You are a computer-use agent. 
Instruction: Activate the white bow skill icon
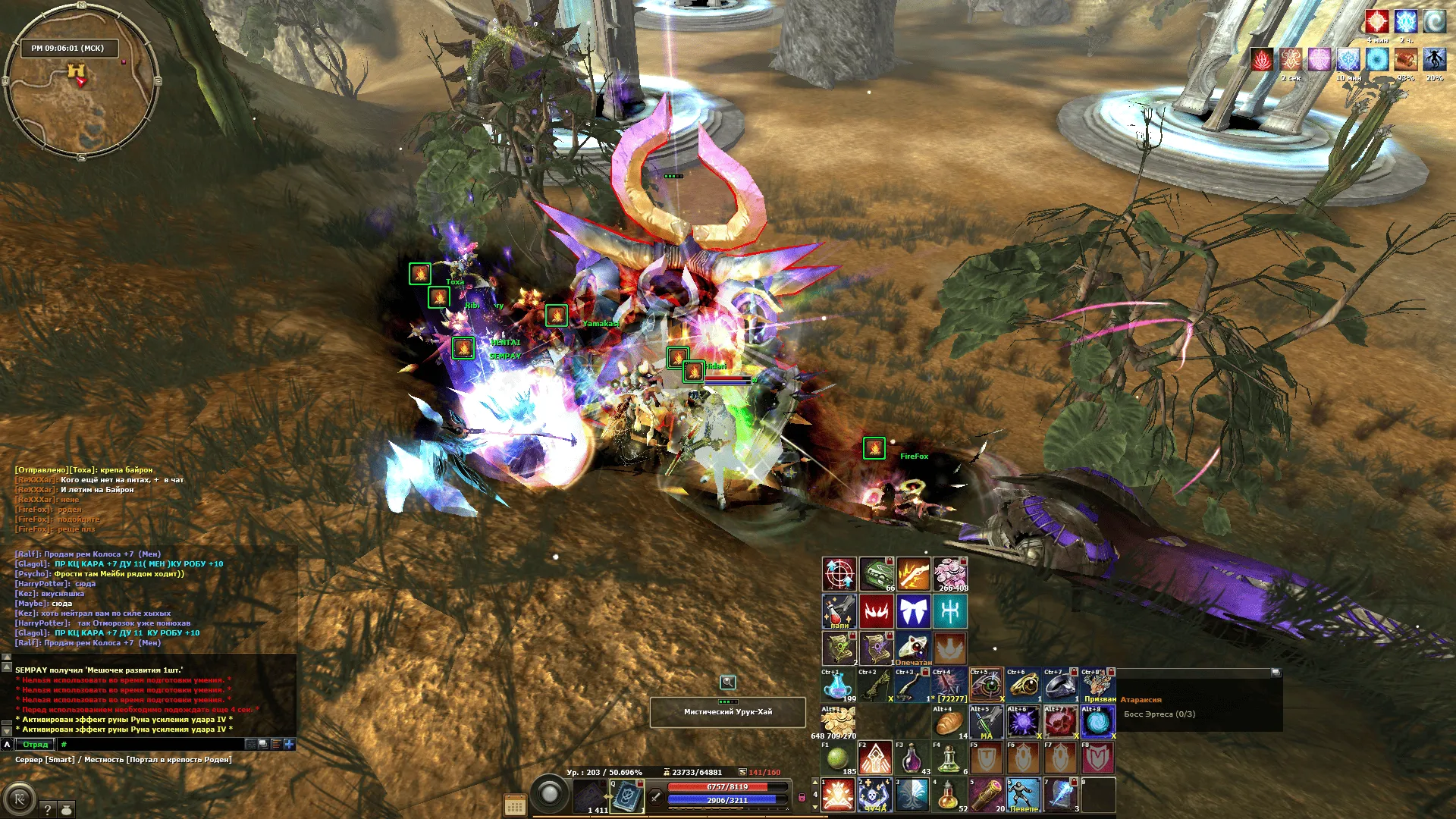coord(913,611)
